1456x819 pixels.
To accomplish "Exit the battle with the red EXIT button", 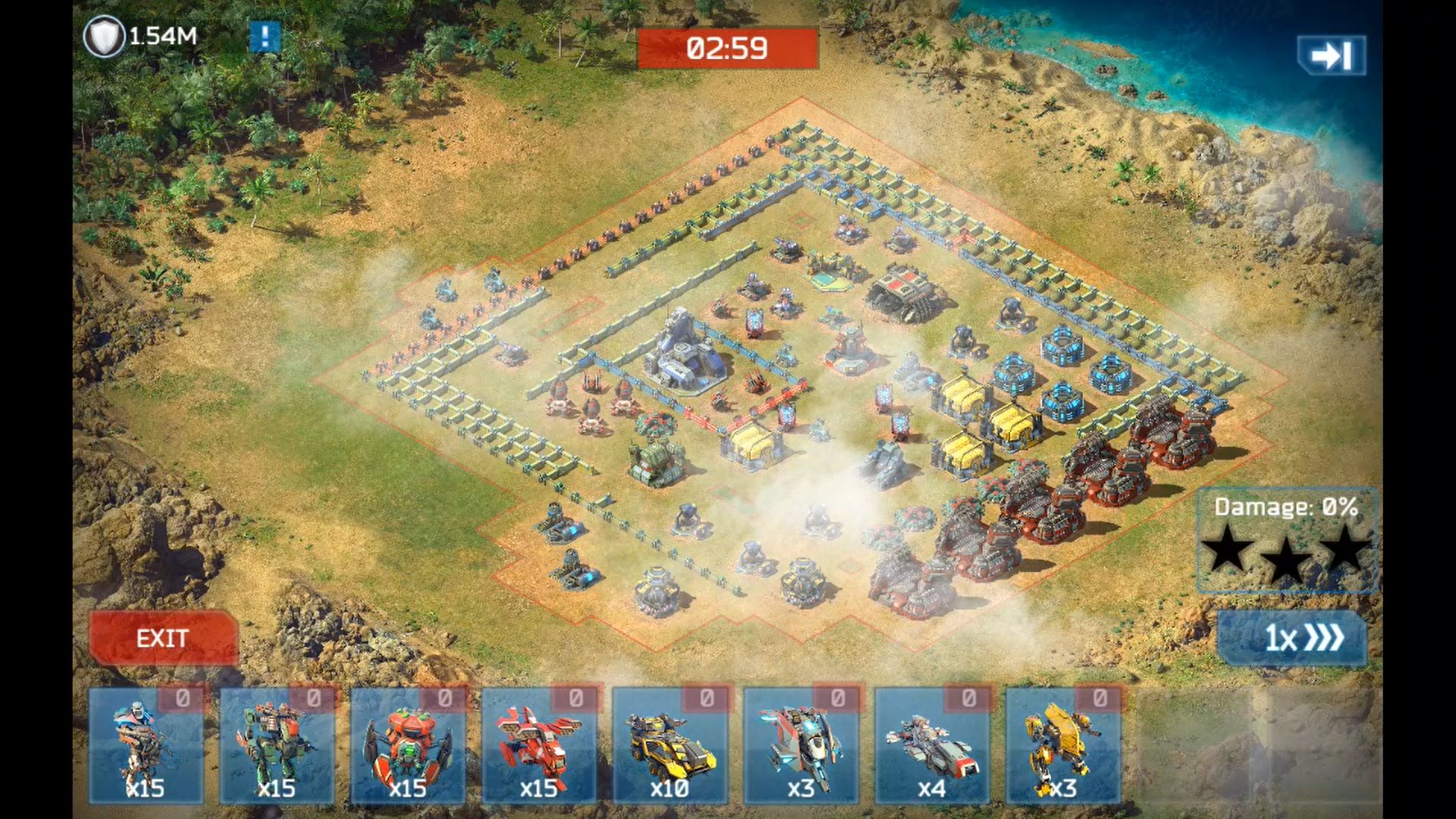I will tap(163, 638).
